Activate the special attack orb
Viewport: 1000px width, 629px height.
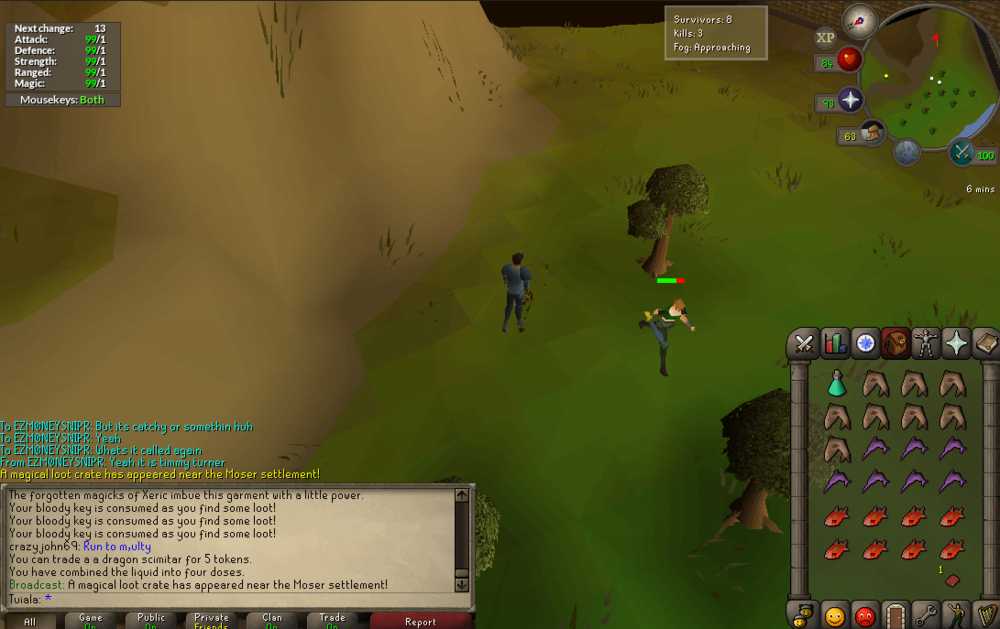[x=962, y=152]
